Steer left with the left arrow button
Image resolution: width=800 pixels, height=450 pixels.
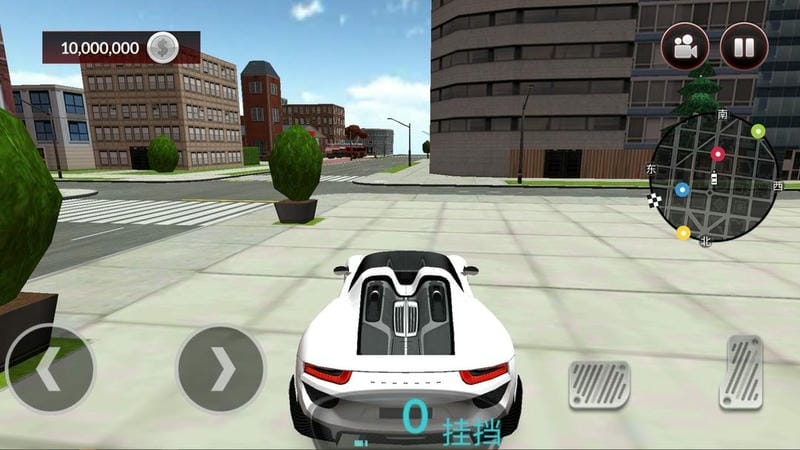pos(48,369)
